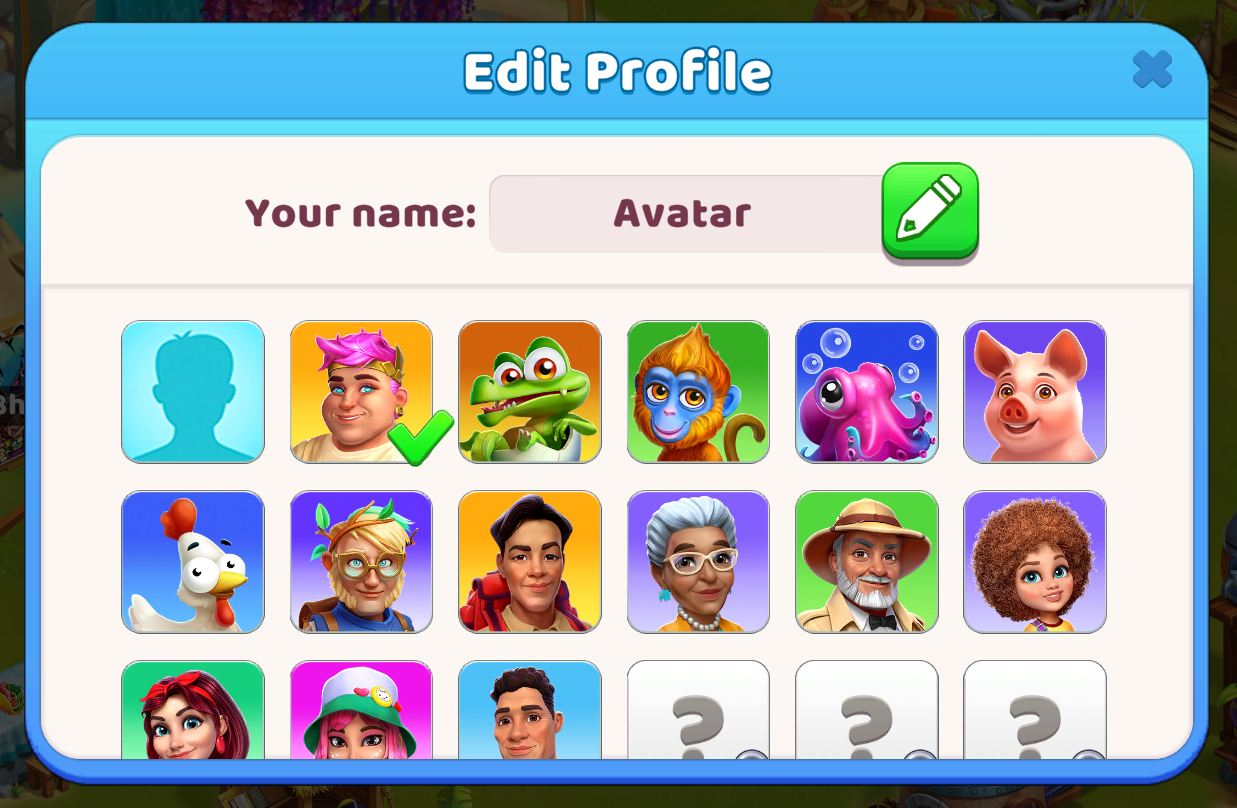Click the green pencil edit name button
Image resolution: width=1237 pixels, height=808 pixels.
[929, 210]
